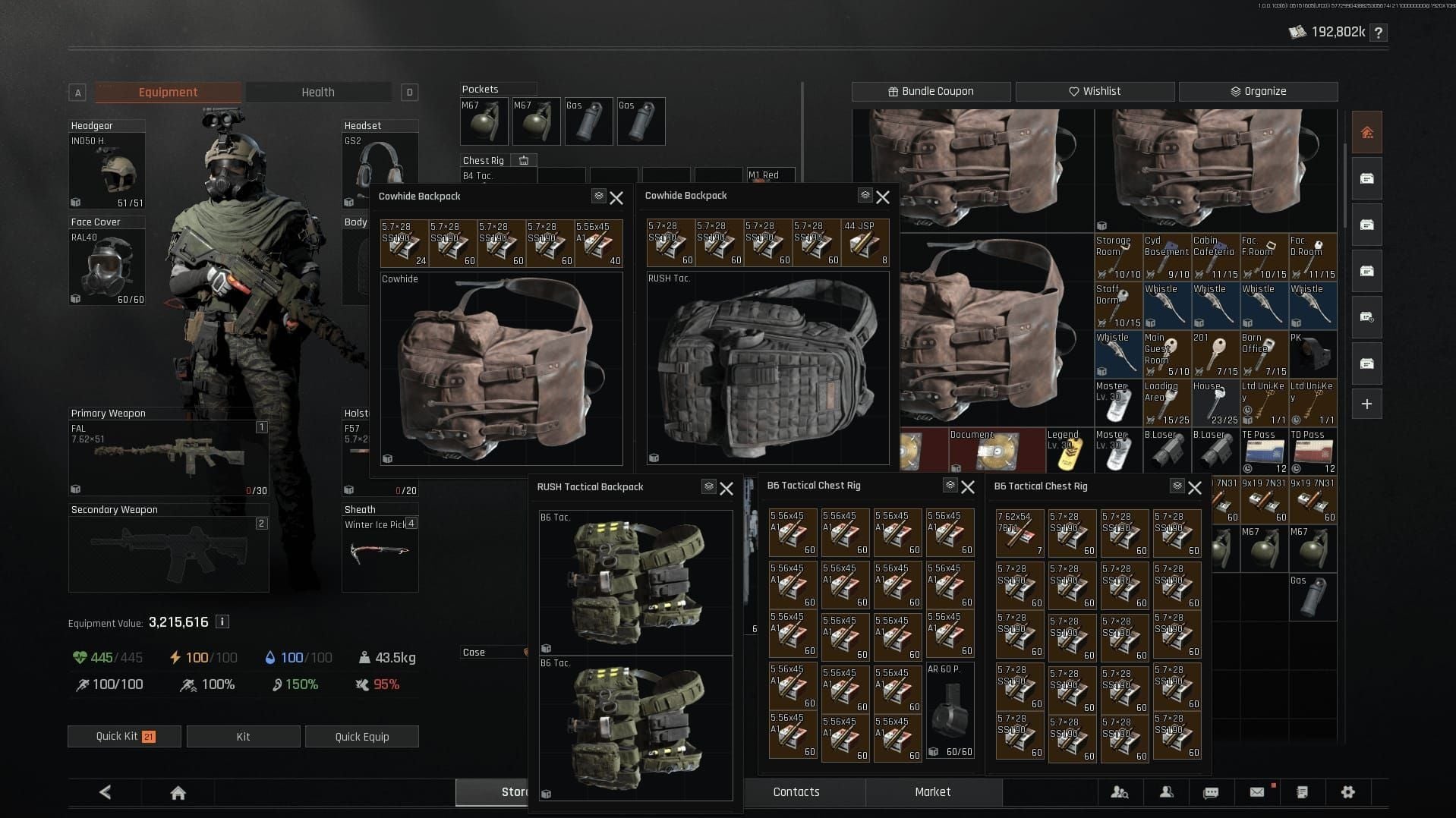Open the settings gear icon
Screen dimensions: 1456x818
(1349, 792)
